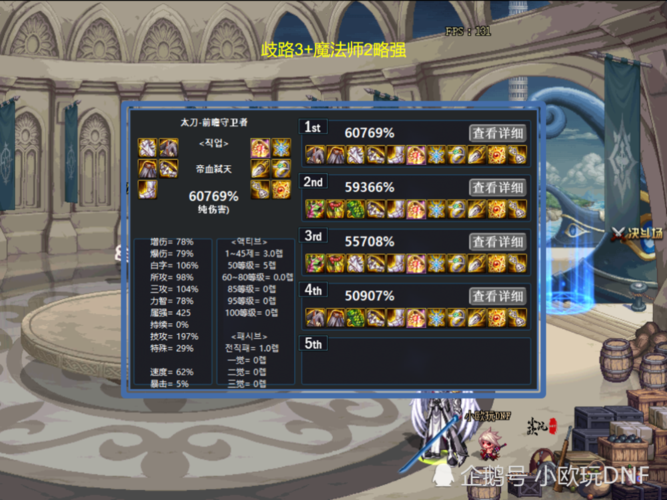Open 查看详细 for the 2nd place build
667x500 pixels.
pyautogui.click(x=498, y=187)
